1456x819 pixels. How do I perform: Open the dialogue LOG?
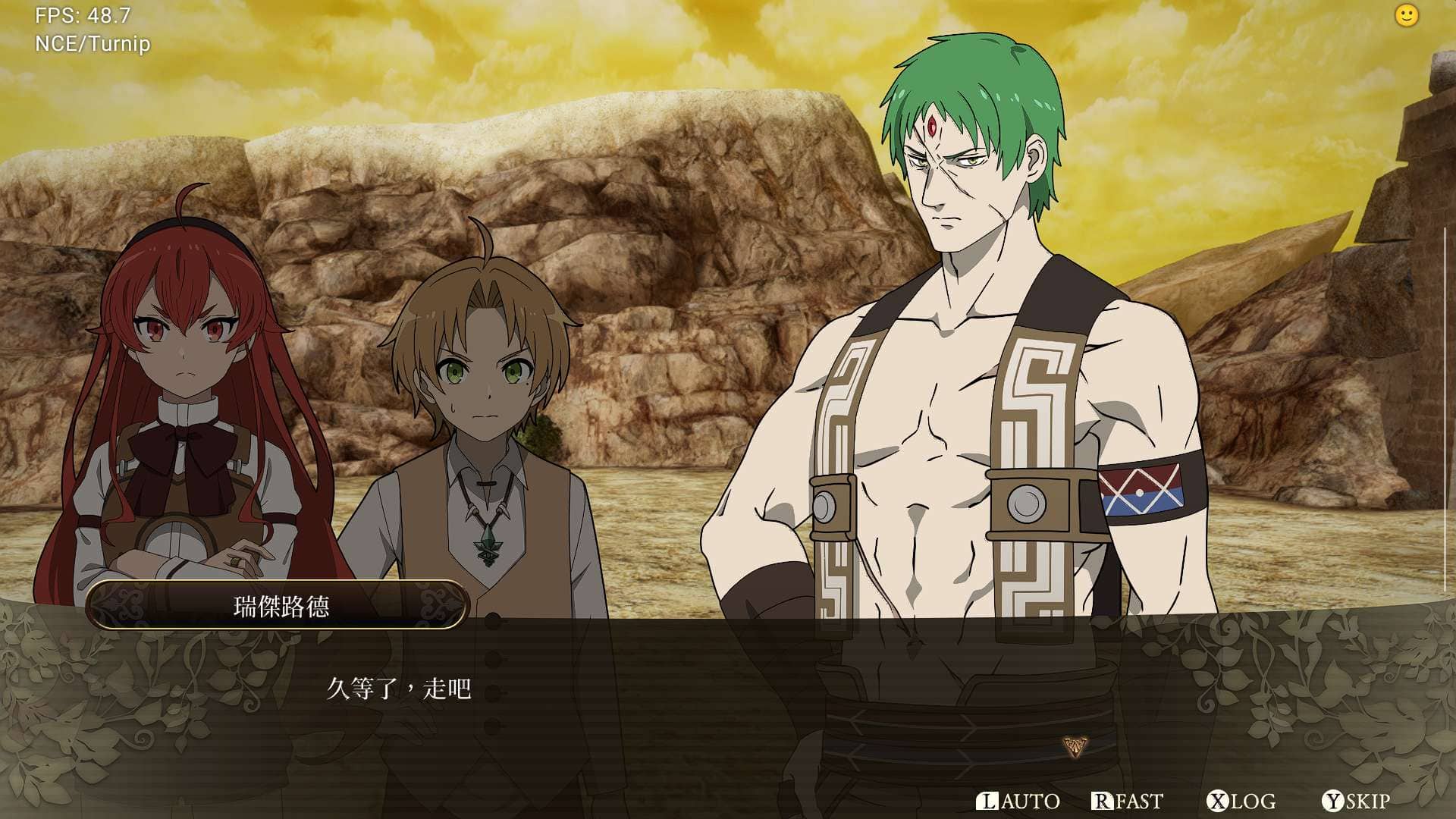point(1241,801)
